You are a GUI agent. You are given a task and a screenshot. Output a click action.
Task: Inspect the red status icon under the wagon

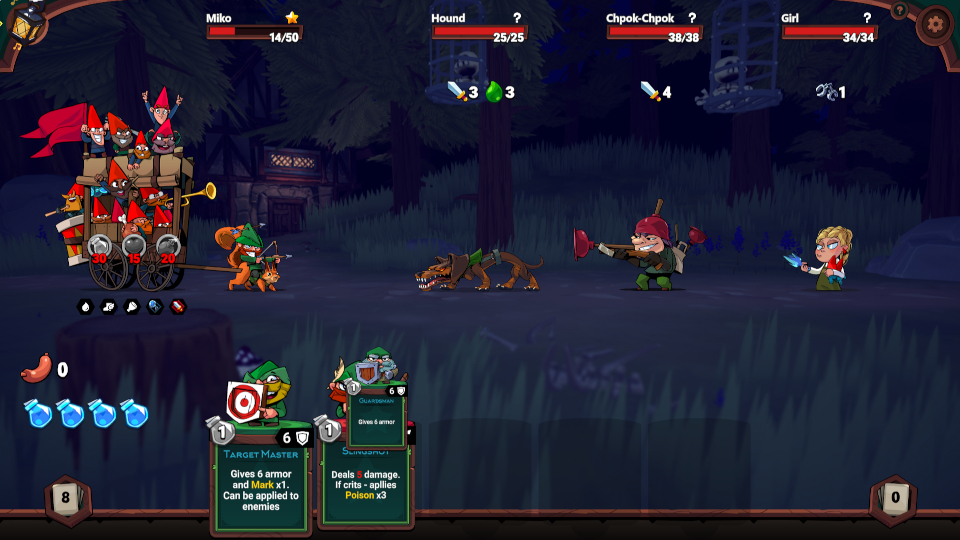pos(177,306)
